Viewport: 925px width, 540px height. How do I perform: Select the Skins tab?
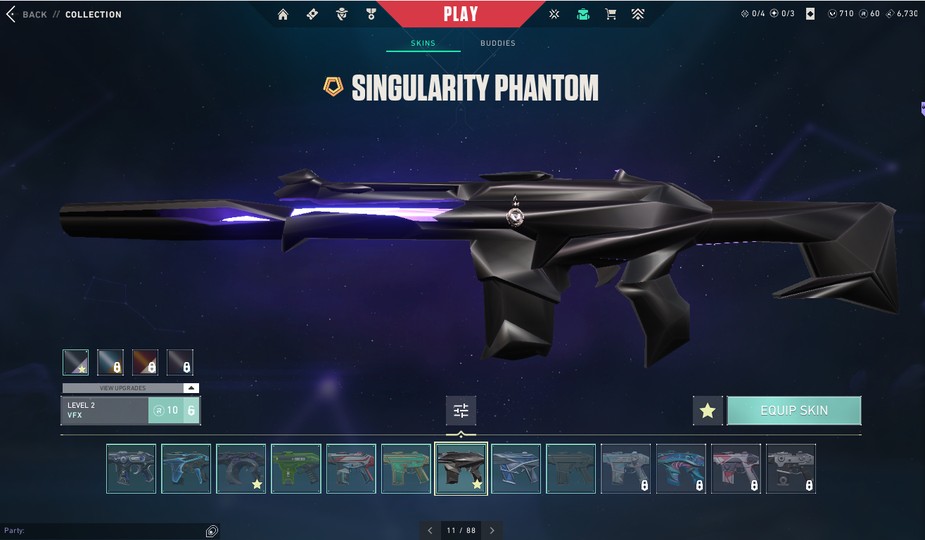(x=423, y=43)
